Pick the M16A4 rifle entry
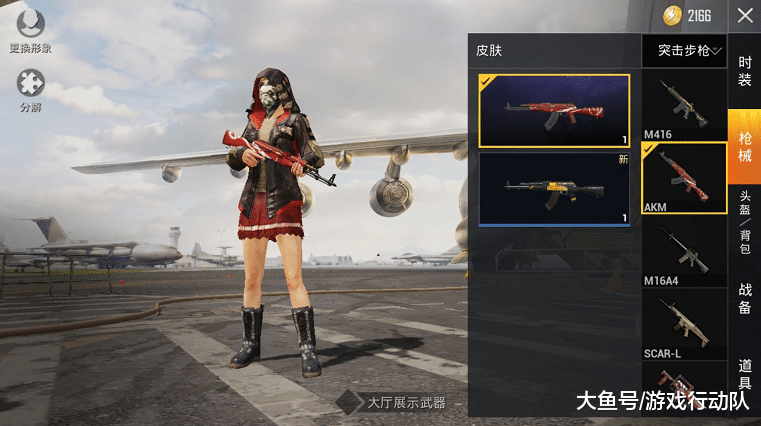Image resolution: width=761 pixels, height=426 pixels. point(684,251)
